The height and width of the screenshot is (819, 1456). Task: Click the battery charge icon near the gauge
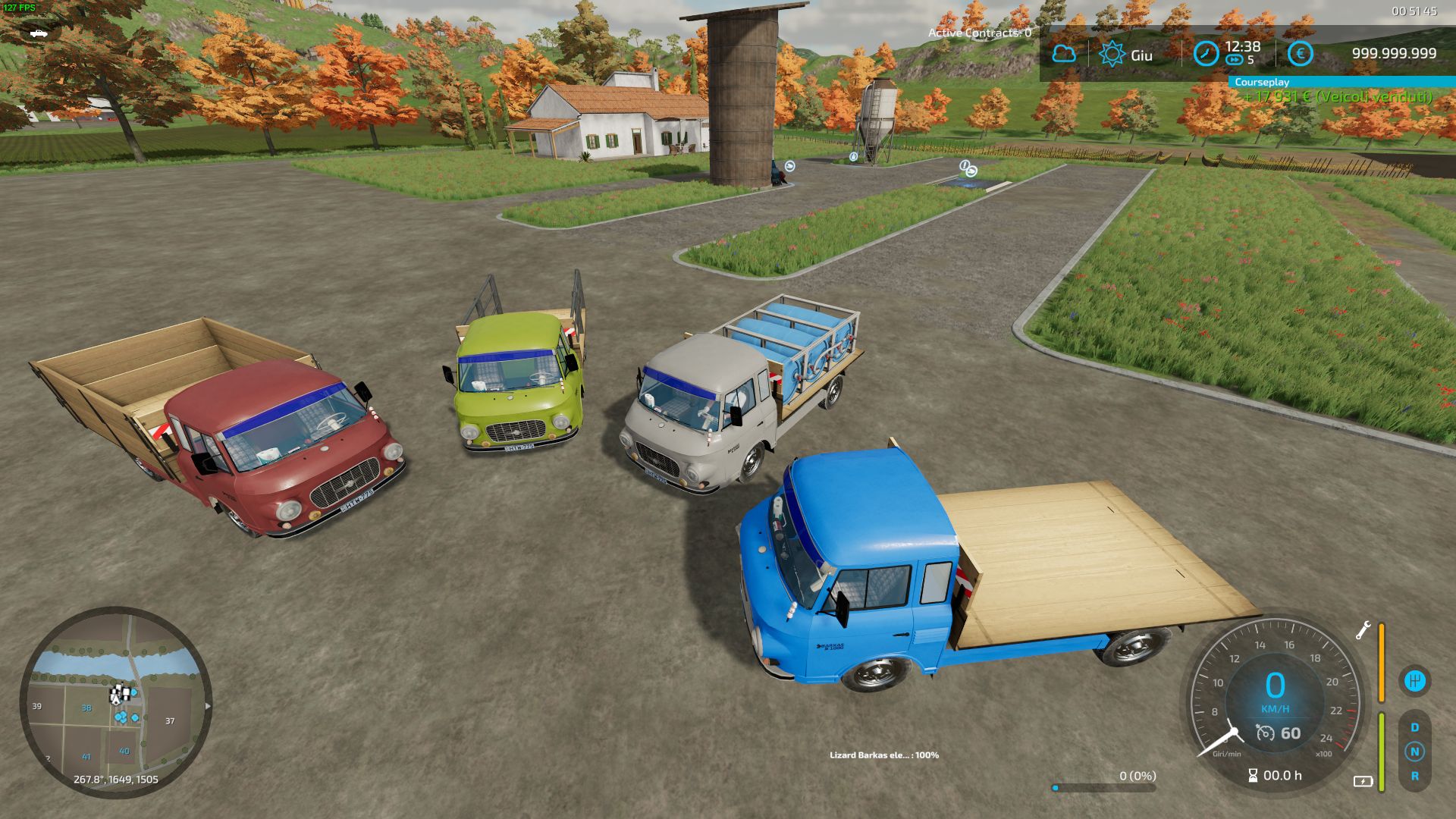(x=1363, y=782)
